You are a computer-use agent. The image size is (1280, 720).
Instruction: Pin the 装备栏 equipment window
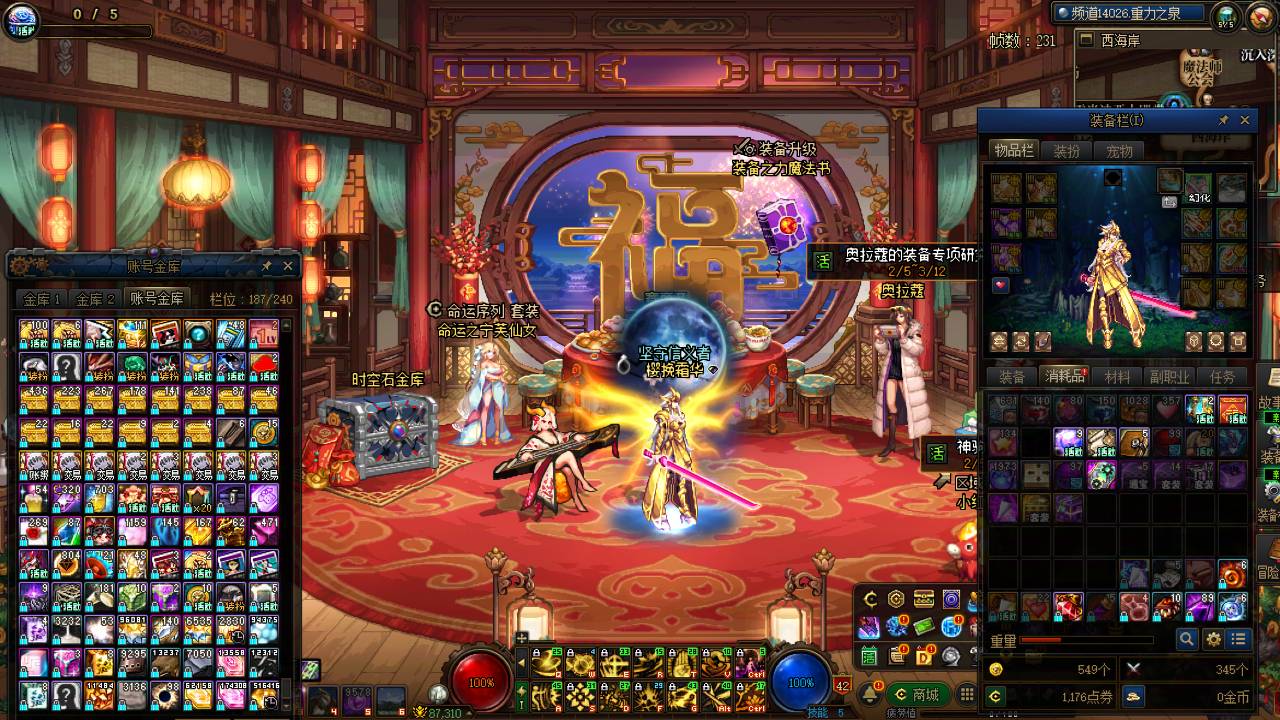(1223, 120)
